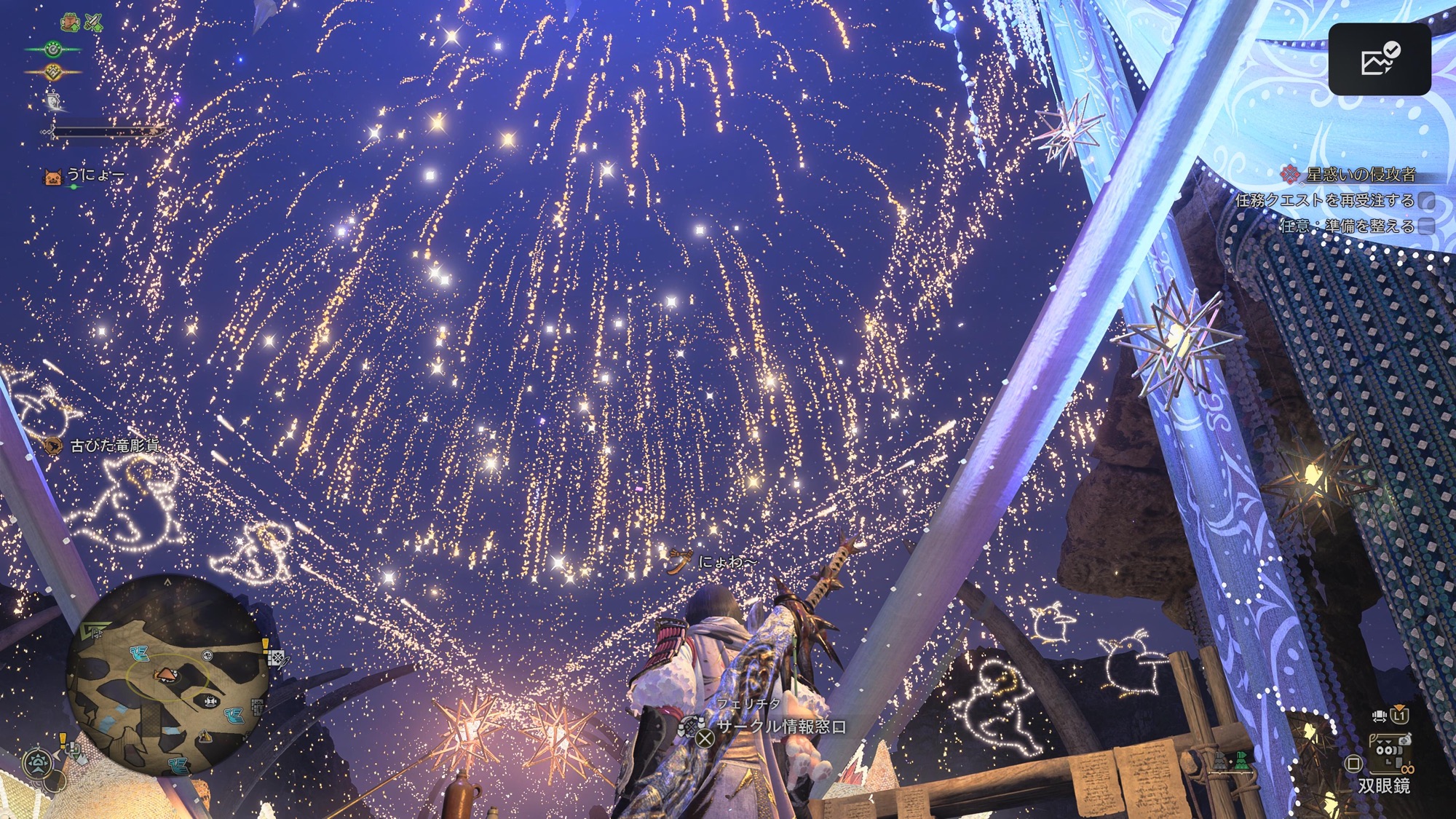Click the green stamina gauge emblem
Viewport: 1456px width, 819px height.
[x=53, y=50]
